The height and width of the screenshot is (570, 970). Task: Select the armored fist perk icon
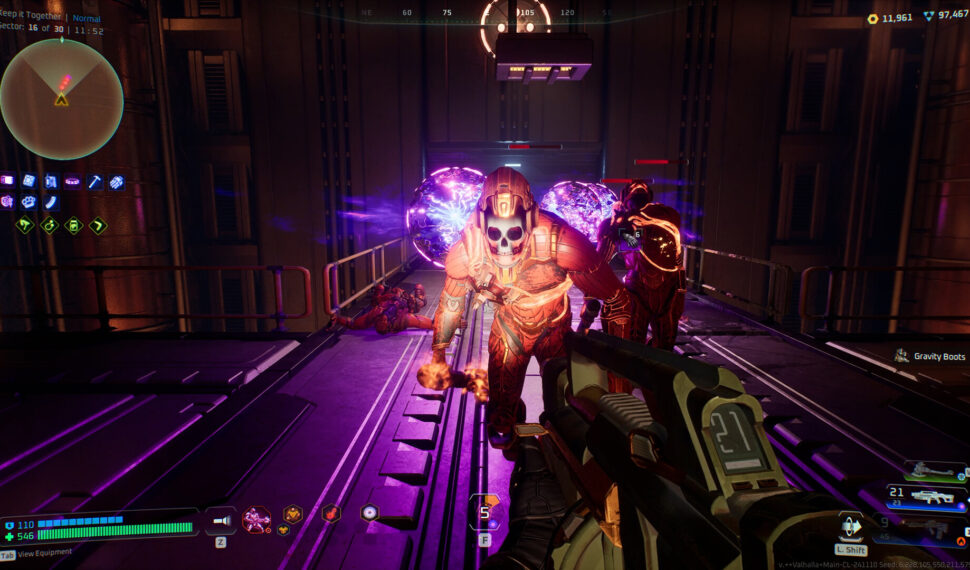point(117,182)
